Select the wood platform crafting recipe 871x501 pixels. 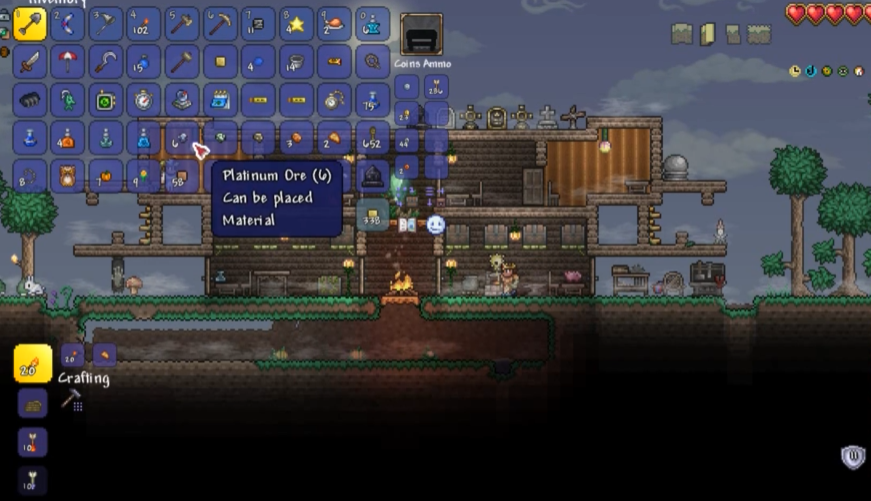(32, 403)
